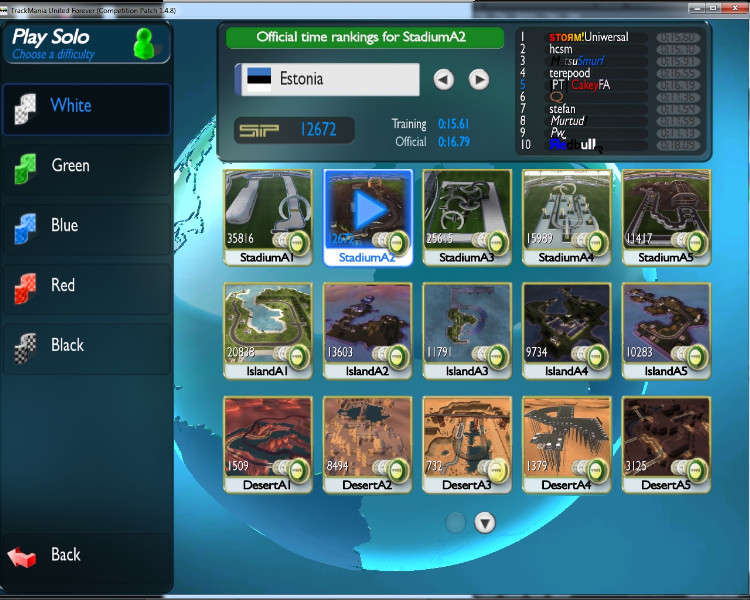
Task: Select the StadiumA4 track tile
Action: pyautogui.click(x=567, y=217)
